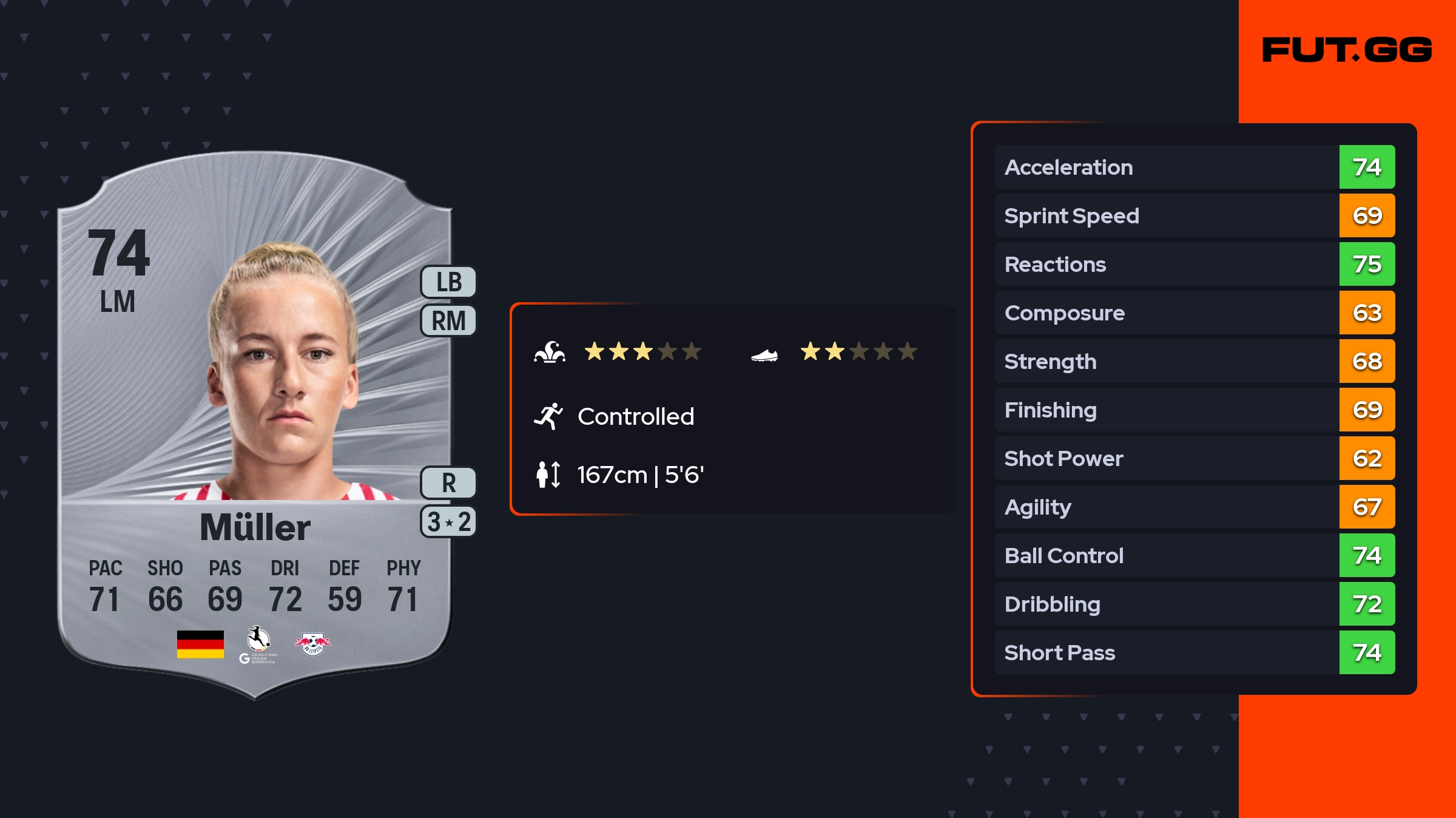Viewport: 1456px width, 818px height.
Task: Select the Composure stat row
Action: (1194, 313)
